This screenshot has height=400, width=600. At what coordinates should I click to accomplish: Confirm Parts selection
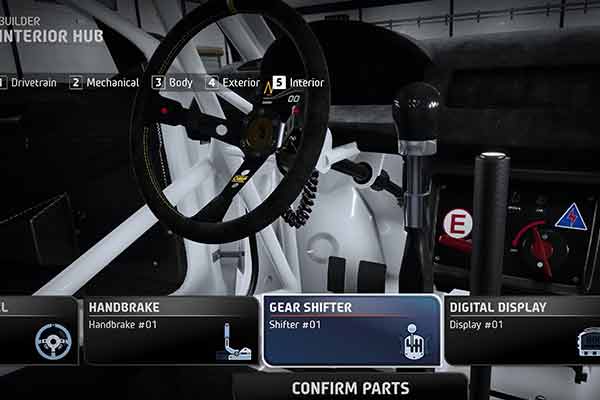pyautogui.click(x=350, y=387)
